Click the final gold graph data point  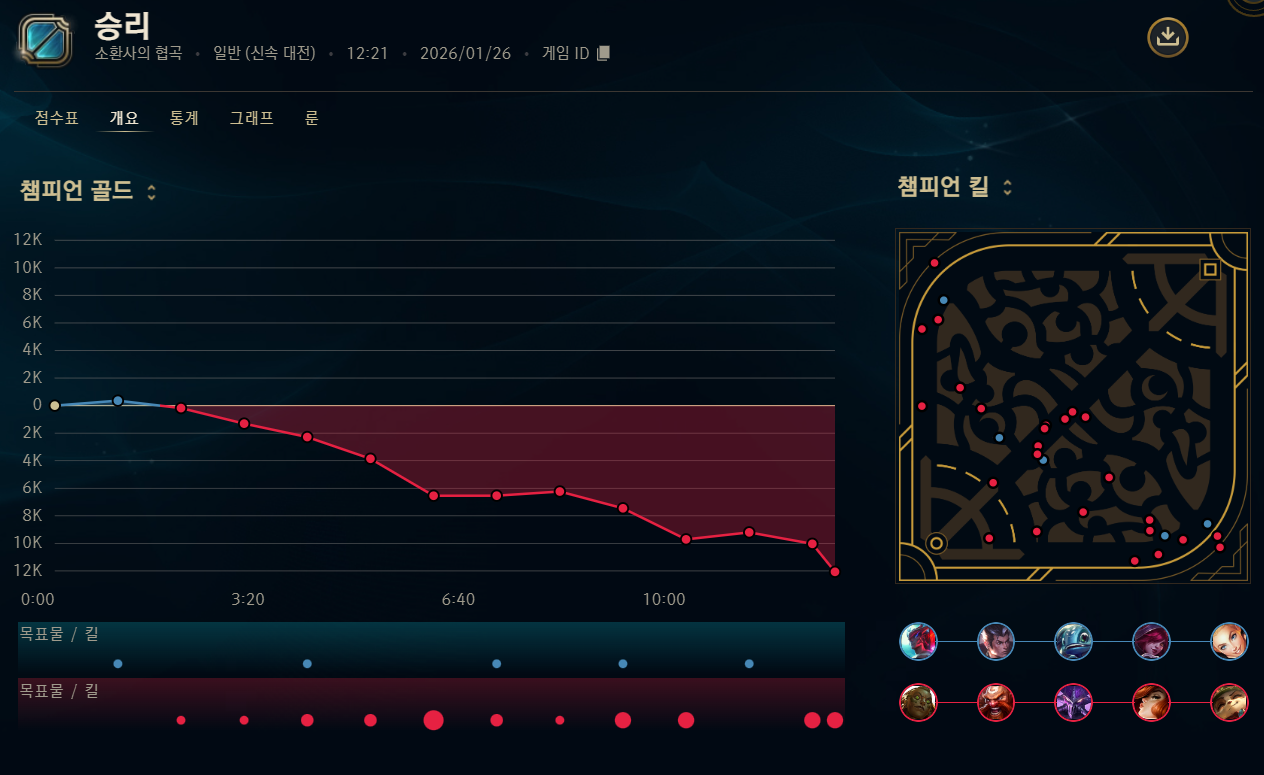click(834, 572)
